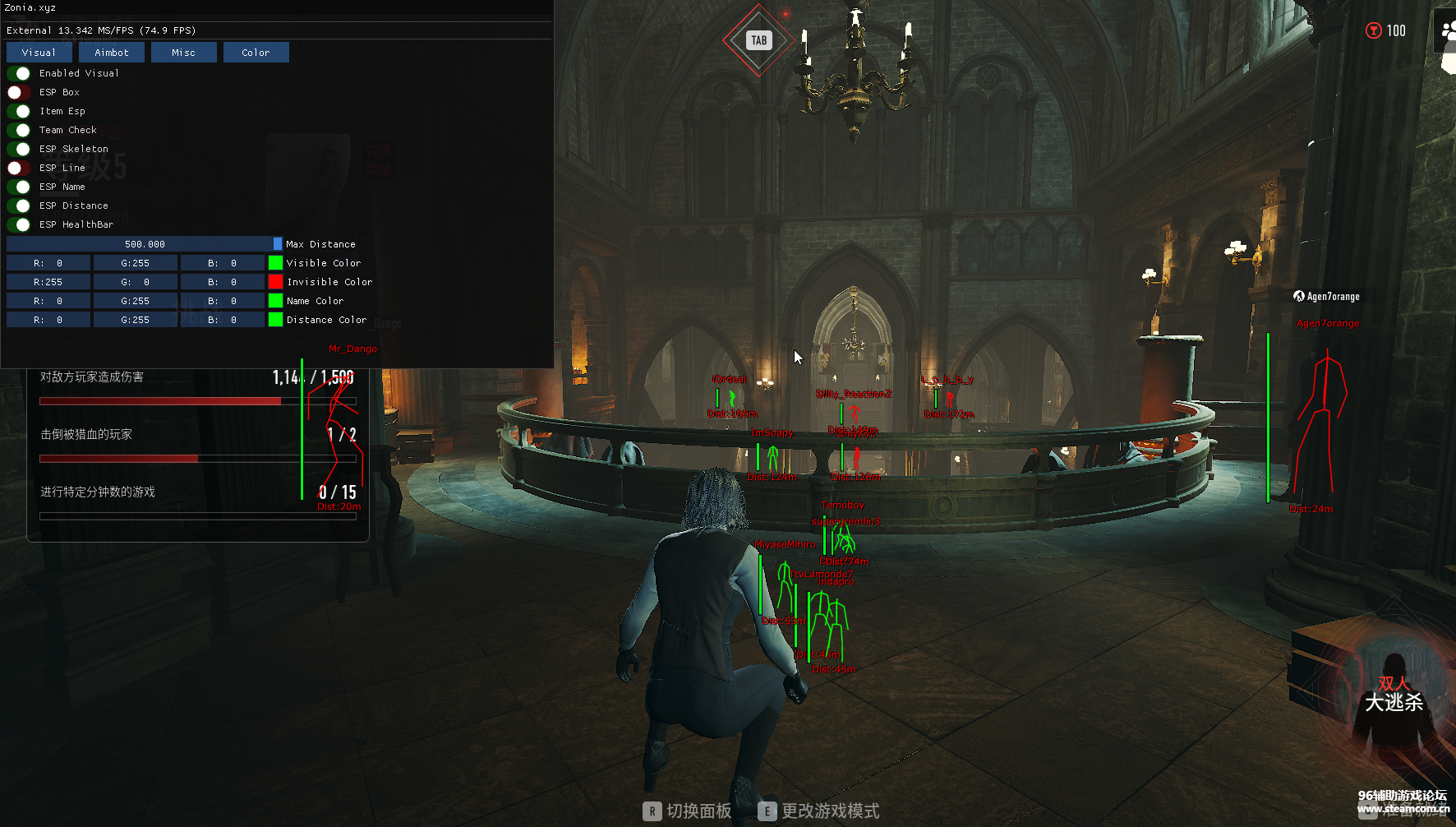This screenshot has height=827, width=1456.
Task: Toggle the ESP HealthBar switch
Action: 19,224
